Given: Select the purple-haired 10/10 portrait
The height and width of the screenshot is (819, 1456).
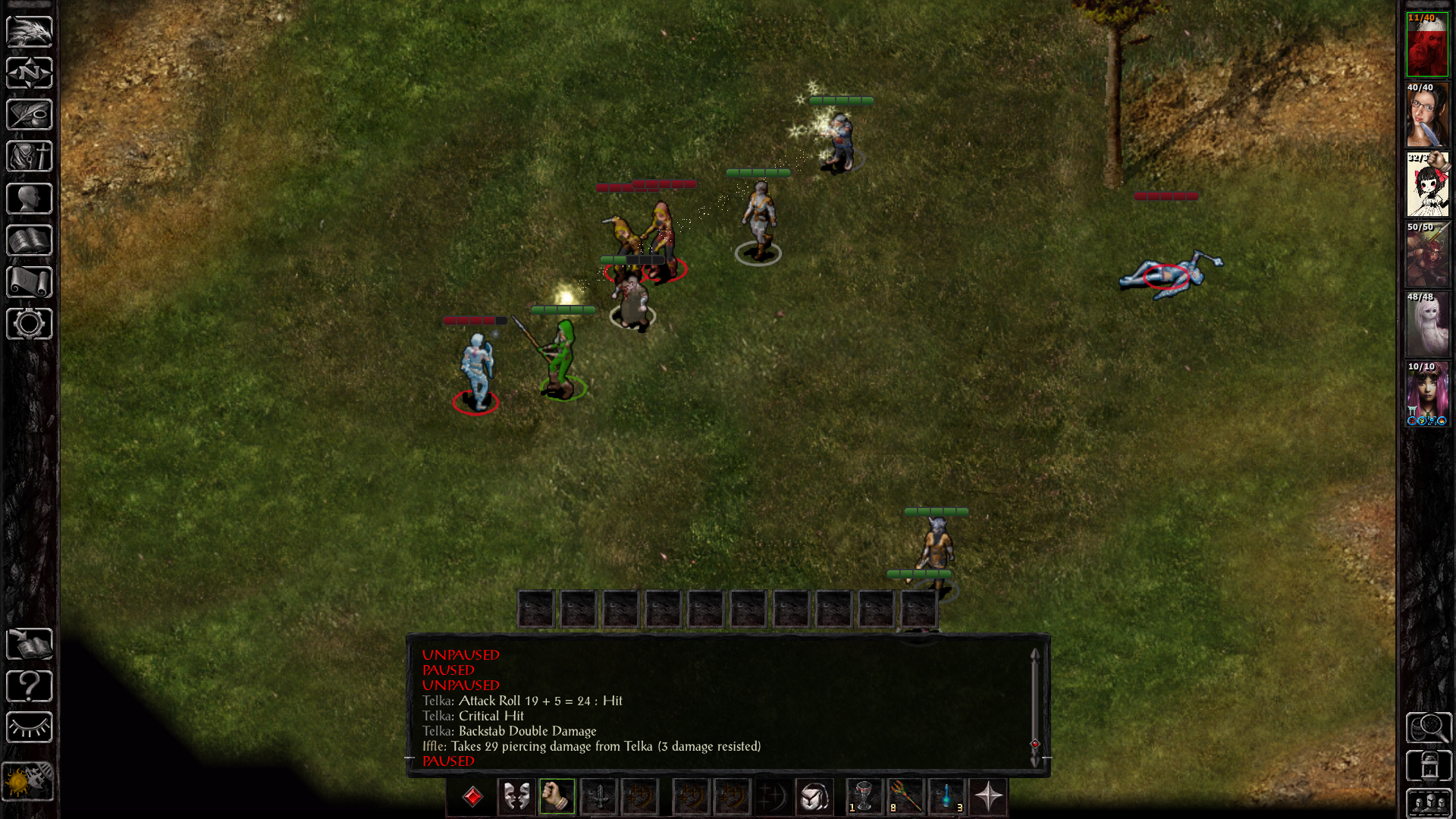Looking at the screenshot, I should [x=1427, y=394].
